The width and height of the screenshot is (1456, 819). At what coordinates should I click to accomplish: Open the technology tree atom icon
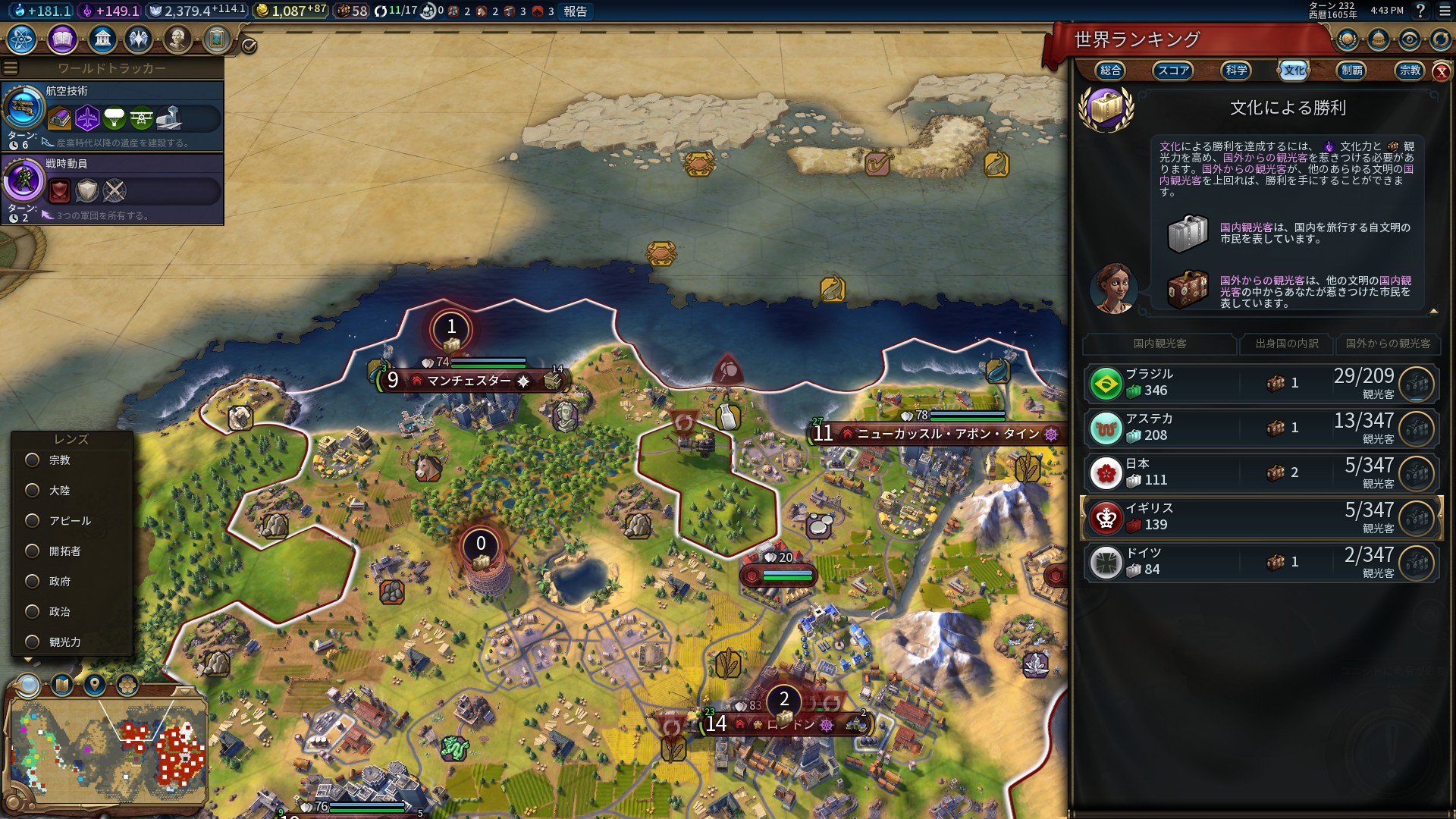[x=22, y=39]
